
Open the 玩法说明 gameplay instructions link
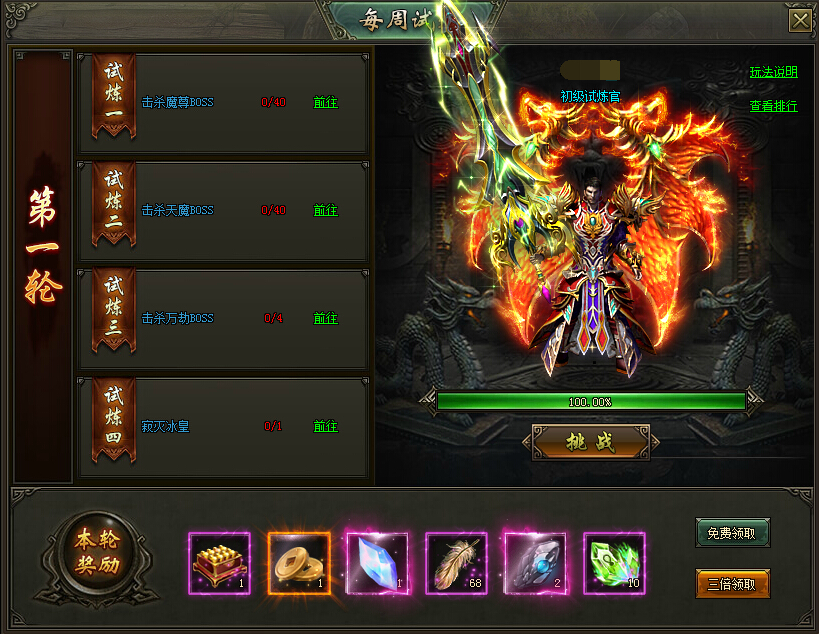pos(774,73)
